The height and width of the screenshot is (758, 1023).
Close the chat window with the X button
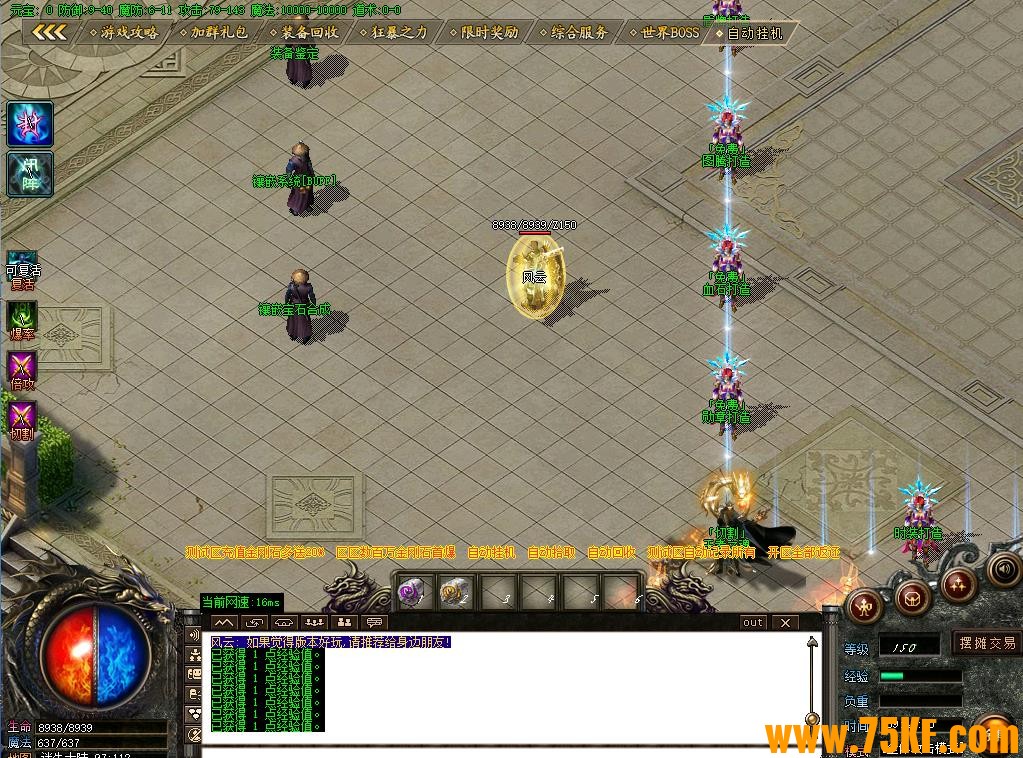(x=786, y=622)
